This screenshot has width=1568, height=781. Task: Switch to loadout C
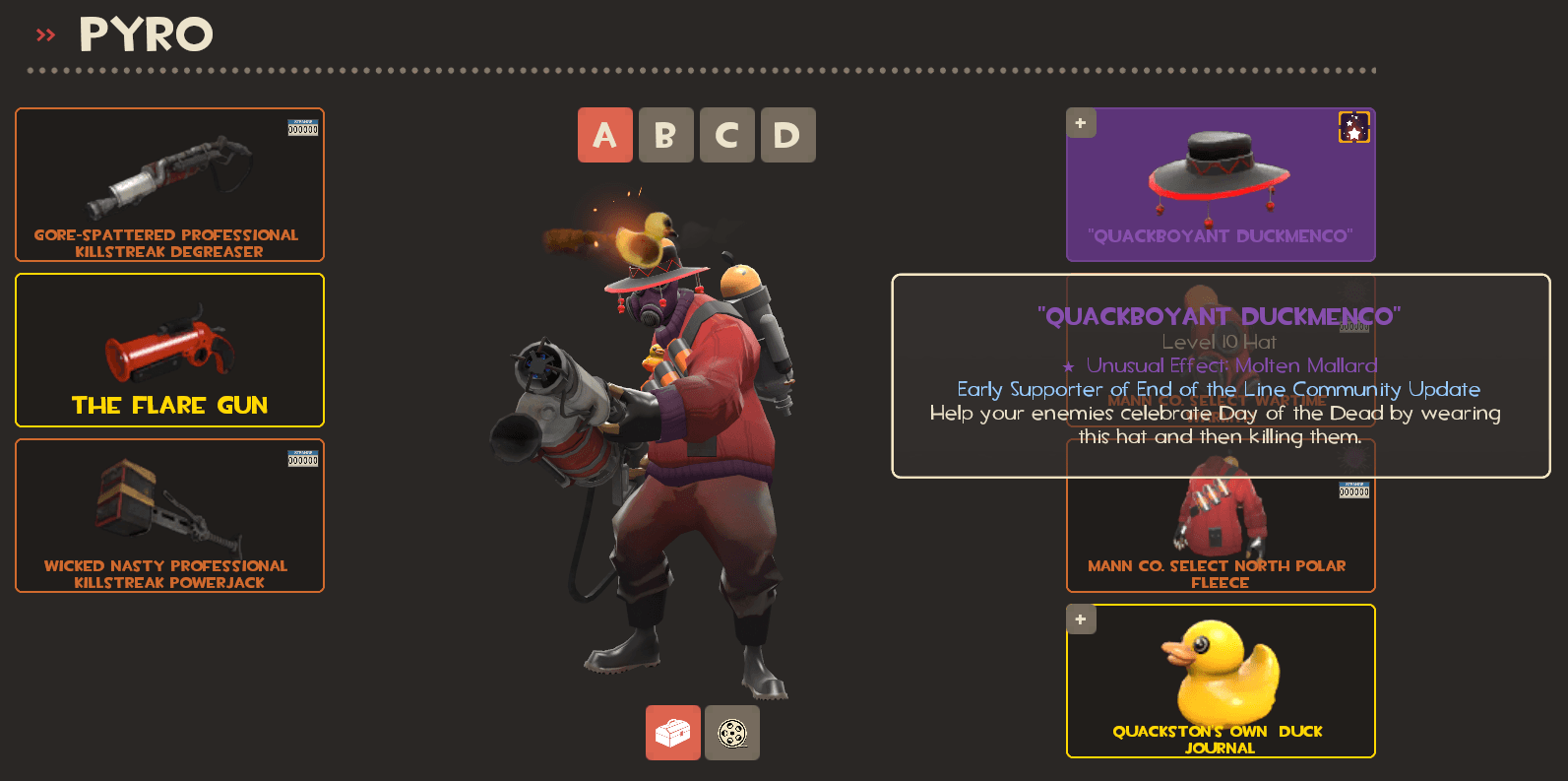coord(726,135)
